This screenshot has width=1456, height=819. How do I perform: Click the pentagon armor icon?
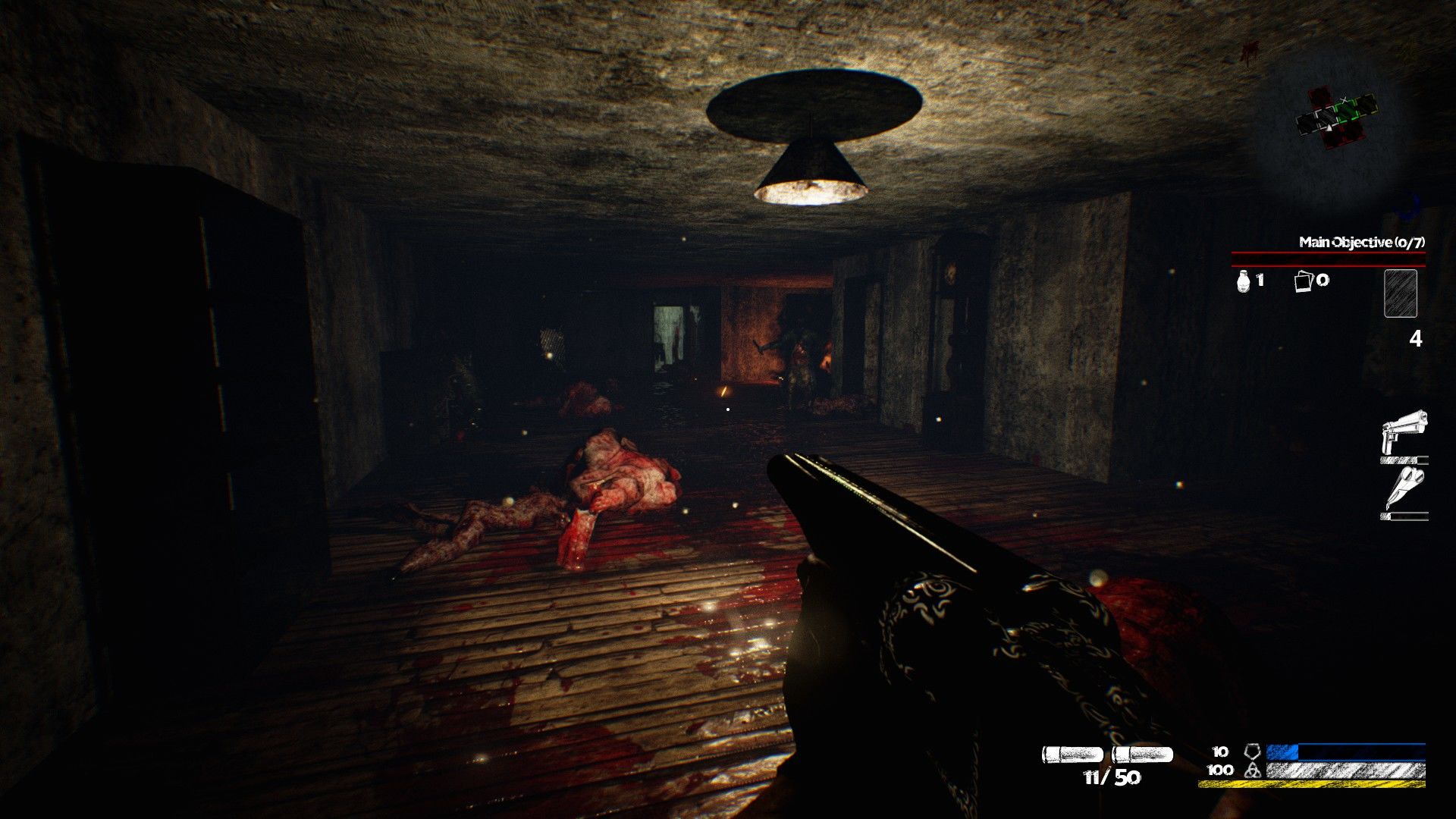click(x=1252, y=752)
